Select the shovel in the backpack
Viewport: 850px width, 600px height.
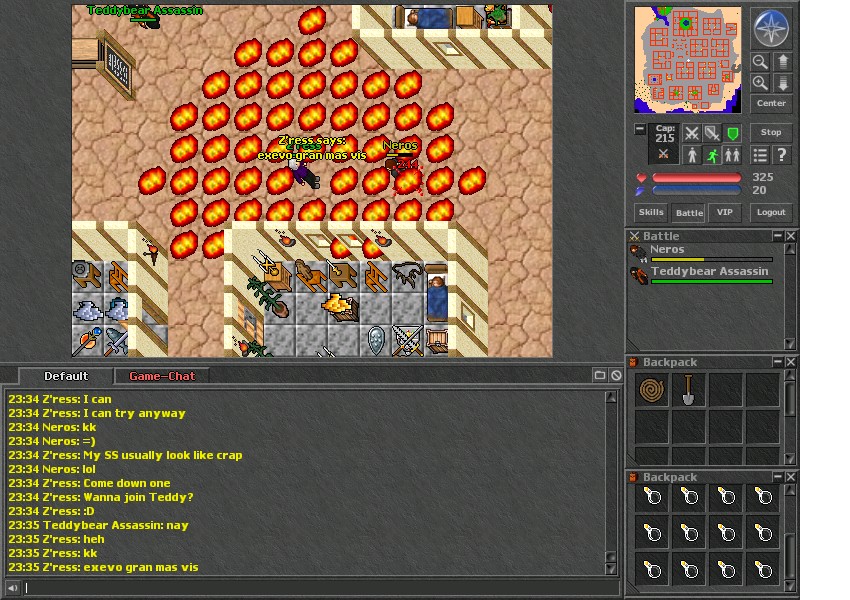pos(689,390)
